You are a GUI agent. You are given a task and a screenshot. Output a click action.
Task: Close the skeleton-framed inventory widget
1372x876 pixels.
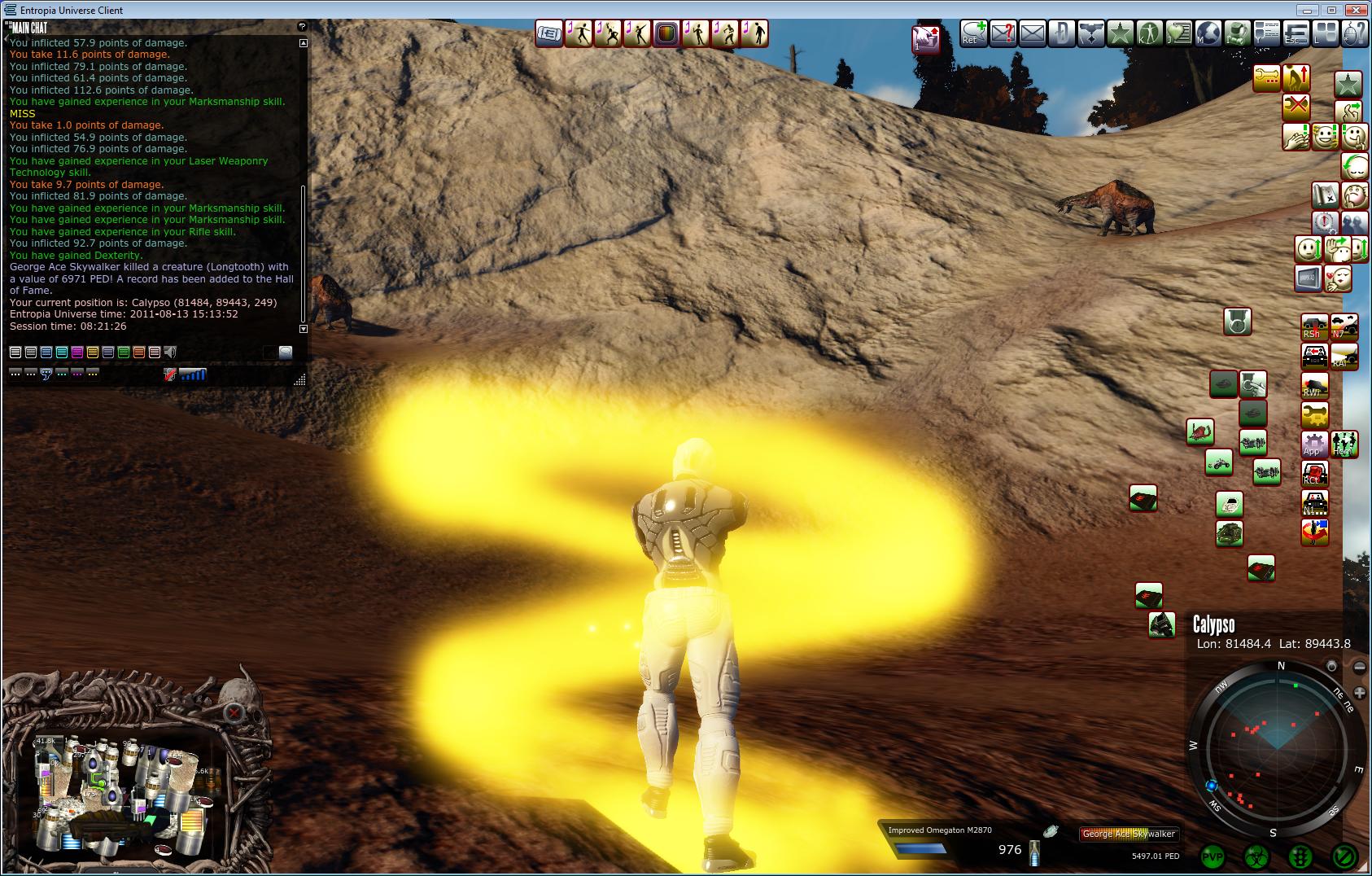pyautogui.click(x=234, y=713)
